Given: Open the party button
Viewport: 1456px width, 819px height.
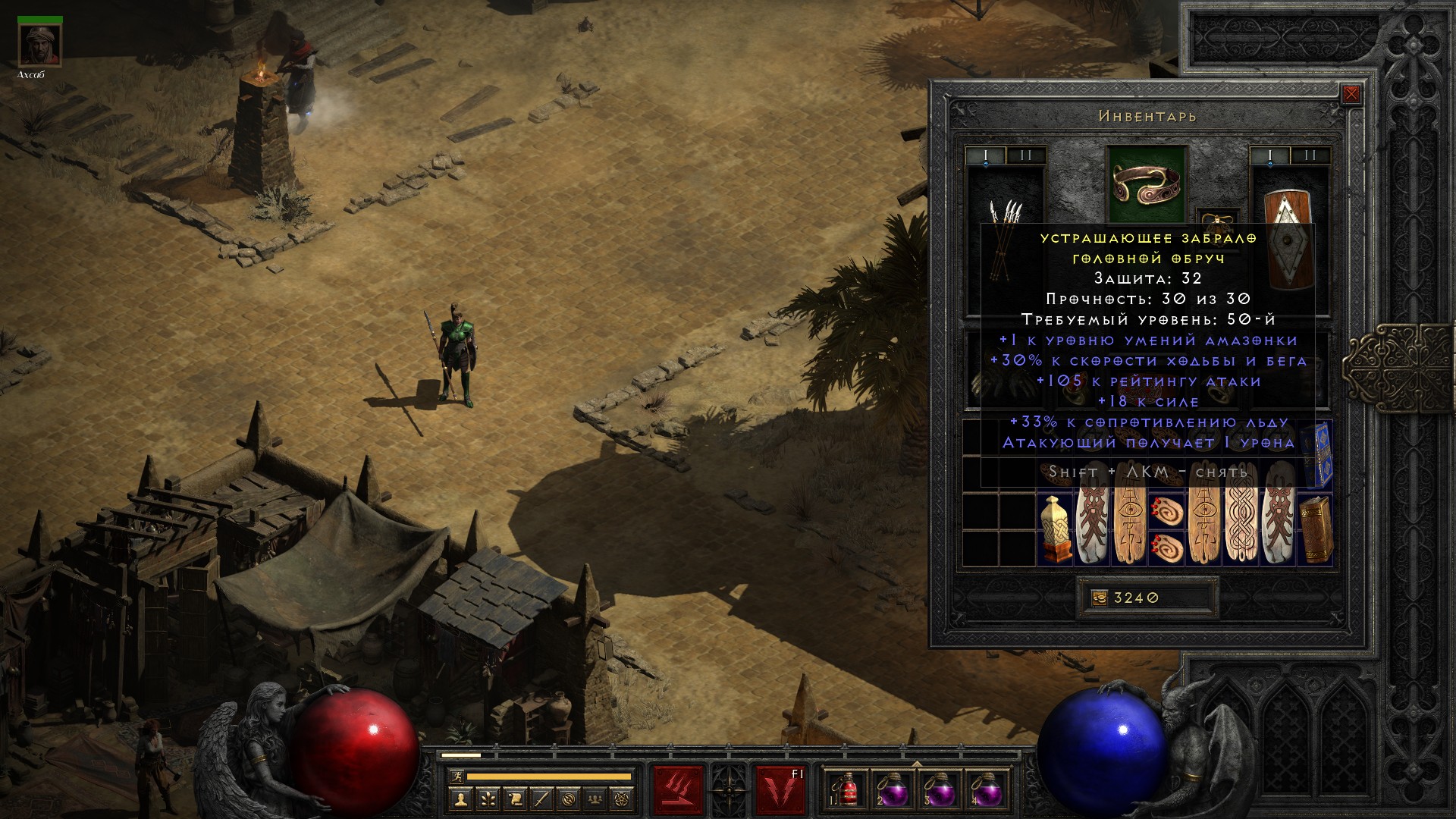Looking at the screenshot, I should pyautogui.click(x=595, y=799).
